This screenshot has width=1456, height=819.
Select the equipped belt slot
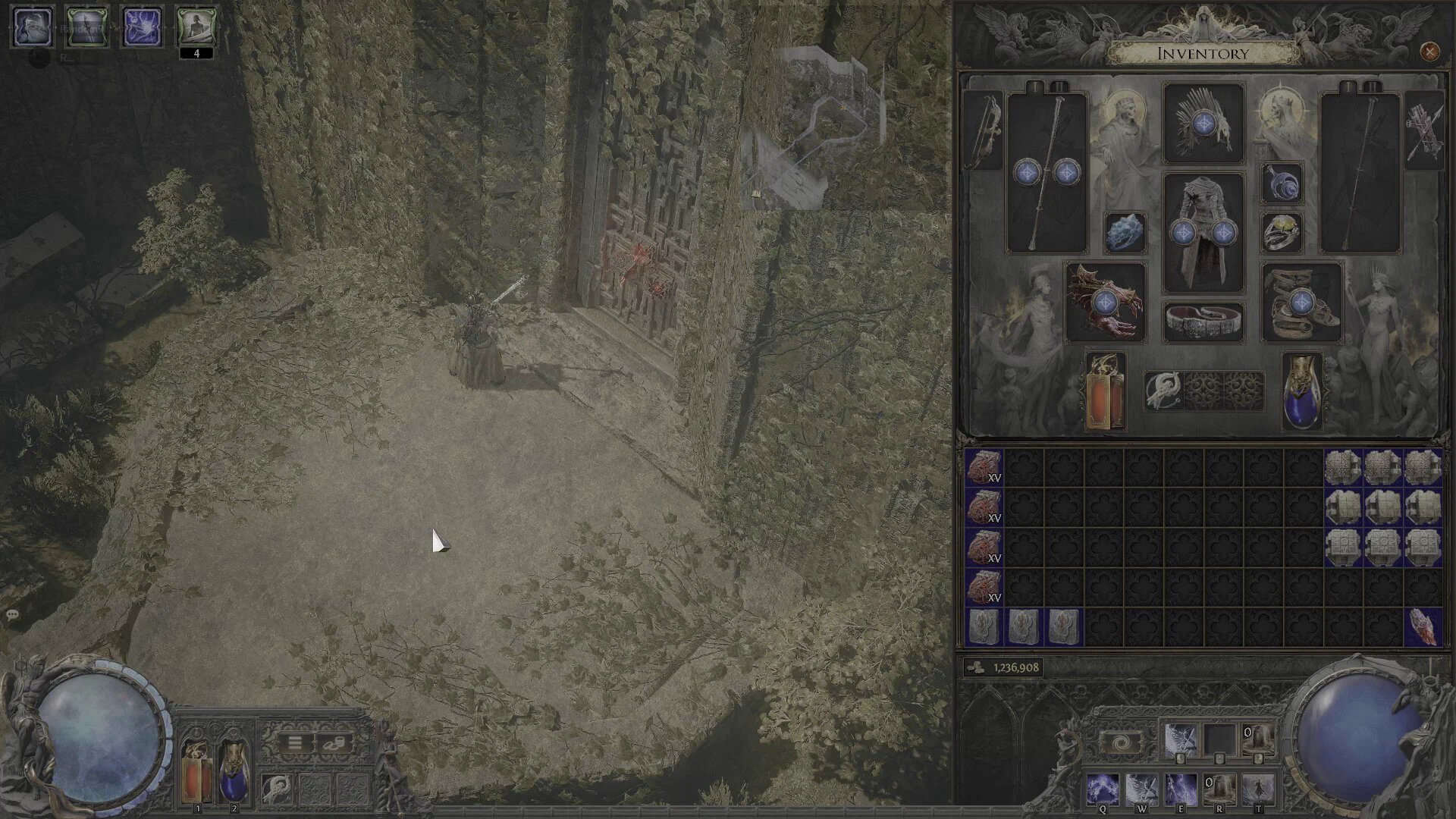(1203, 321)
